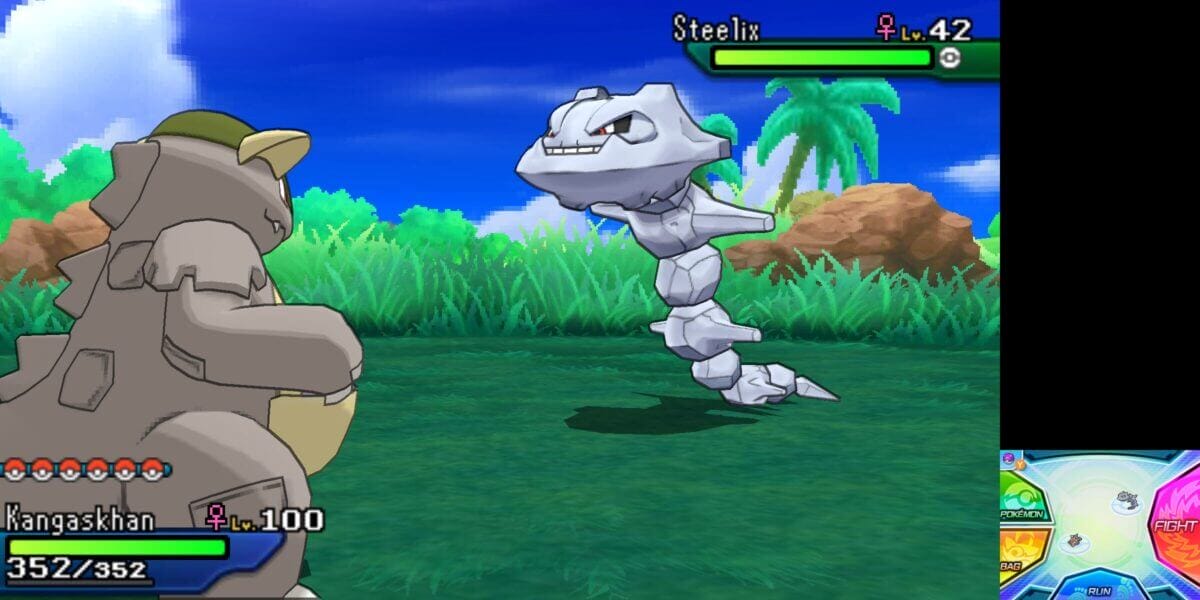Show Steelix's info on the touch screen
1200x600 pixels.
point(1127,499)
